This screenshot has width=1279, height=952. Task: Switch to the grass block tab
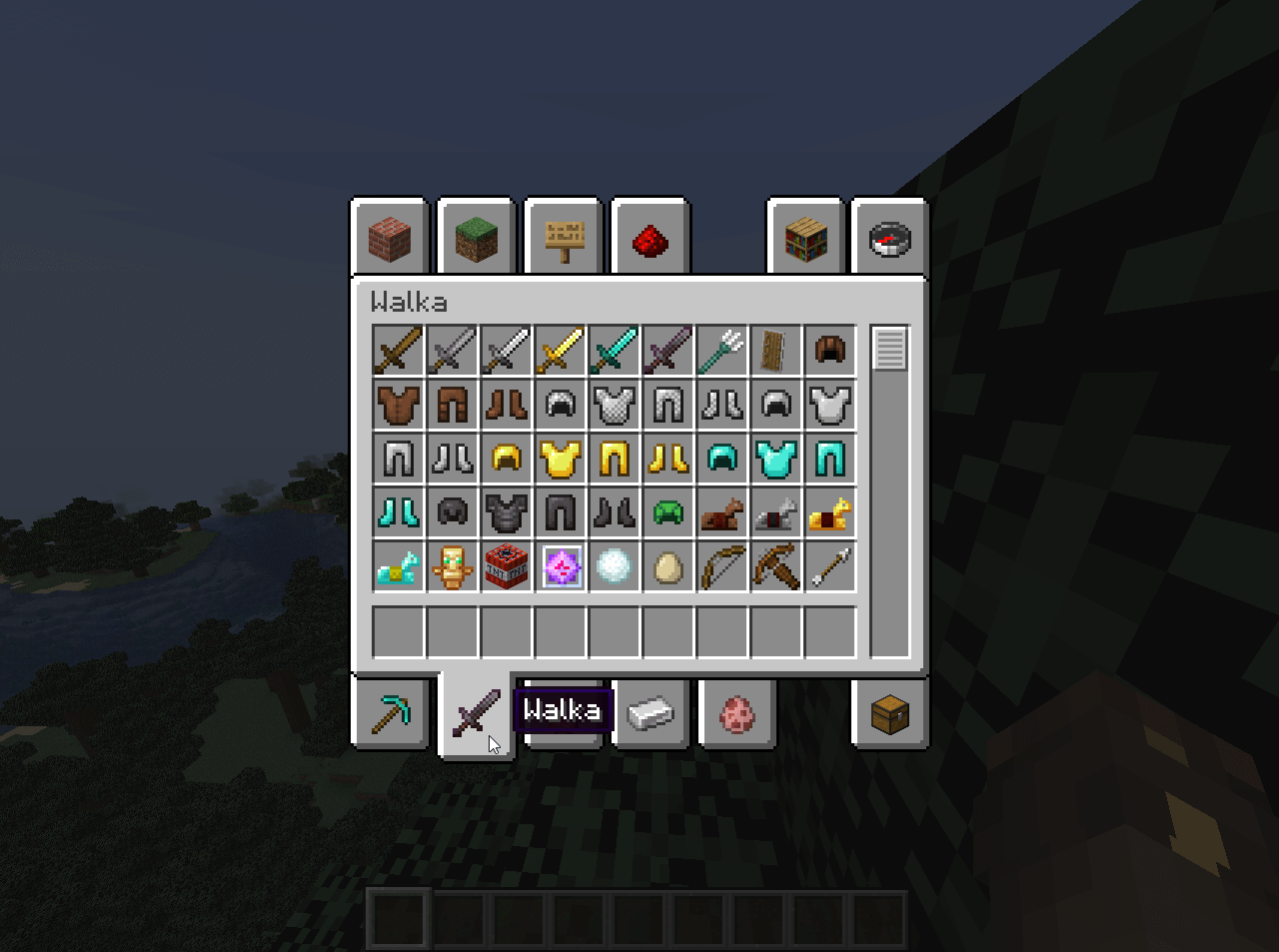click(477, 238)
